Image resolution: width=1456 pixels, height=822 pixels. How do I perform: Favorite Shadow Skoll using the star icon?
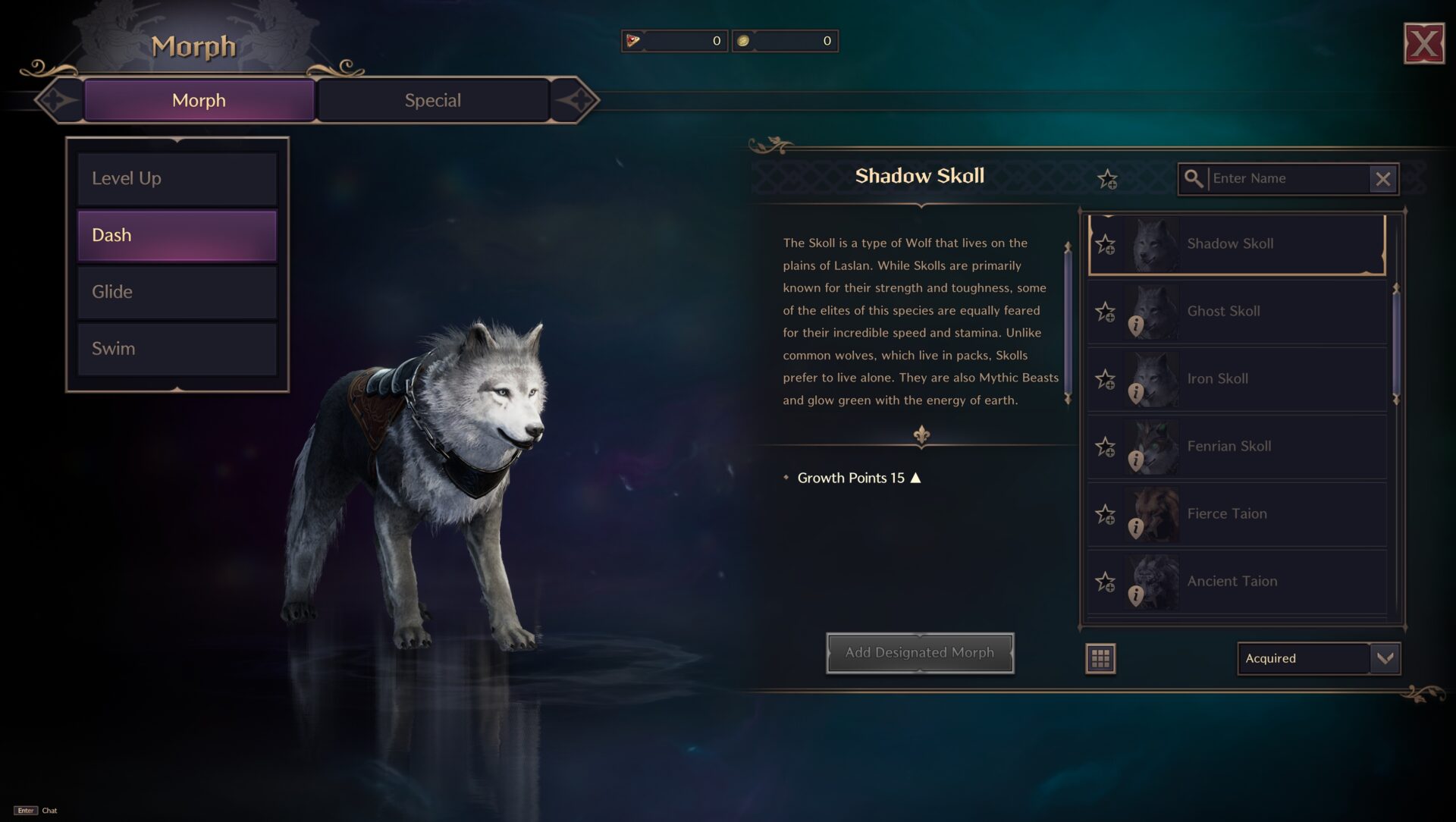tap(1106, 243)
